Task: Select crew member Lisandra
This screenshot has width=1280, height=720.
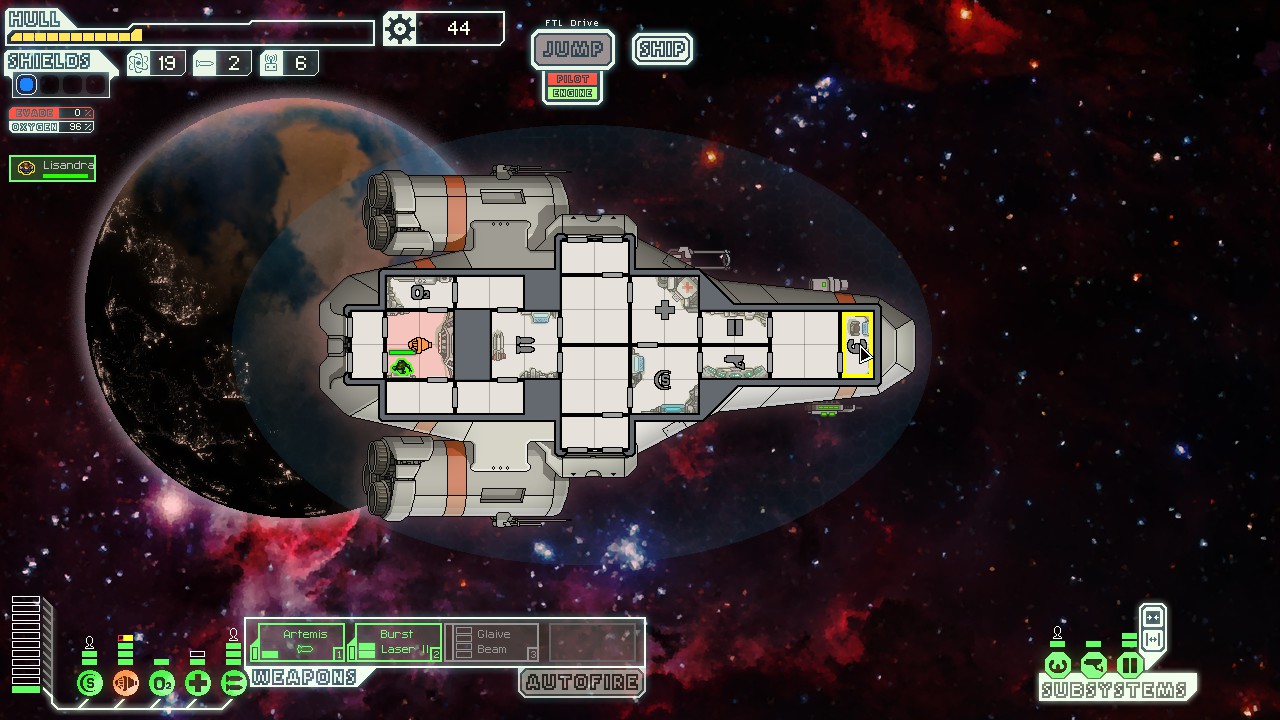Action: [53, 169]
